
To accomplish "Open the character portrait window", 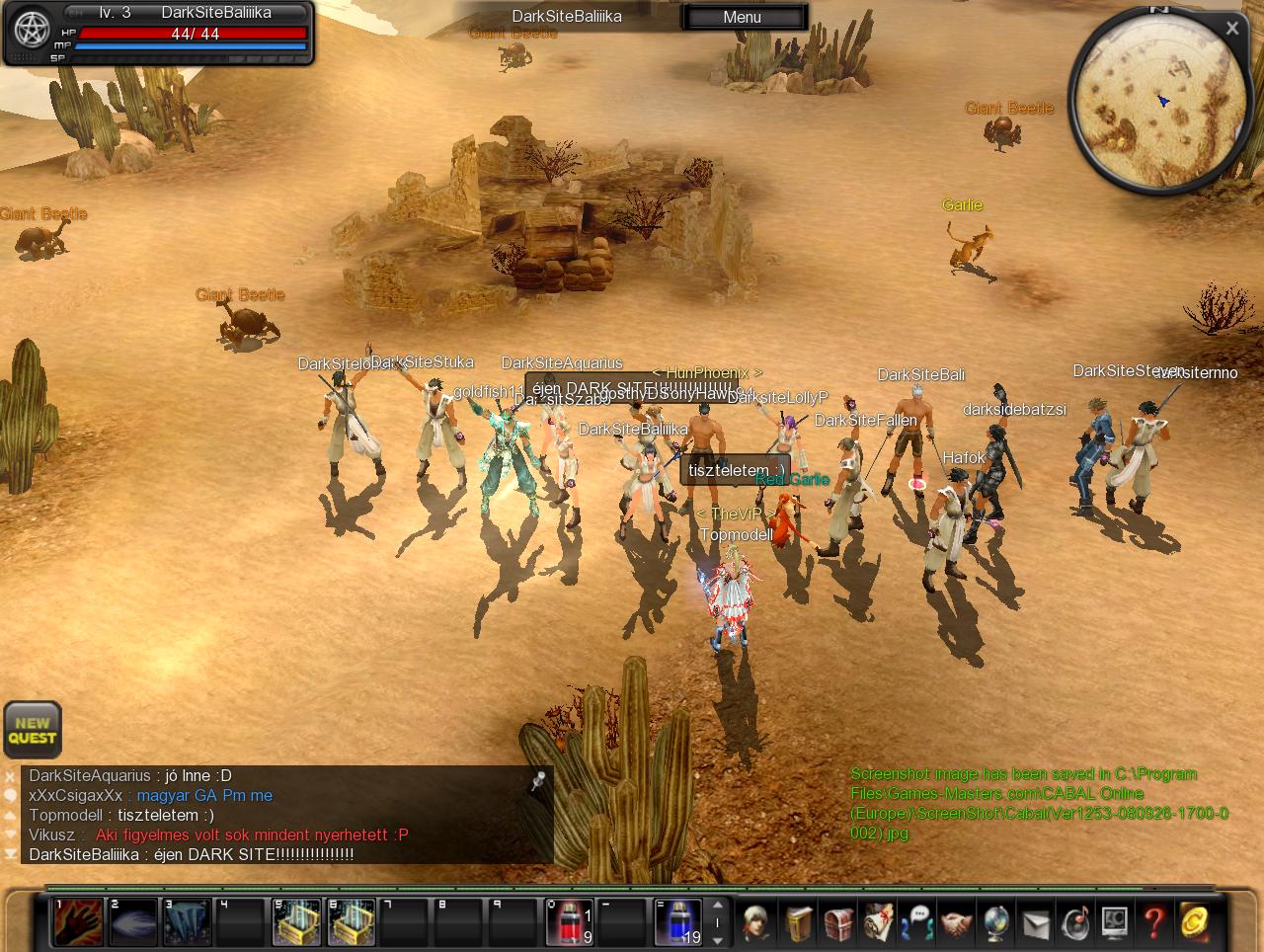I will pyautogui.click(x=758, y=922).
